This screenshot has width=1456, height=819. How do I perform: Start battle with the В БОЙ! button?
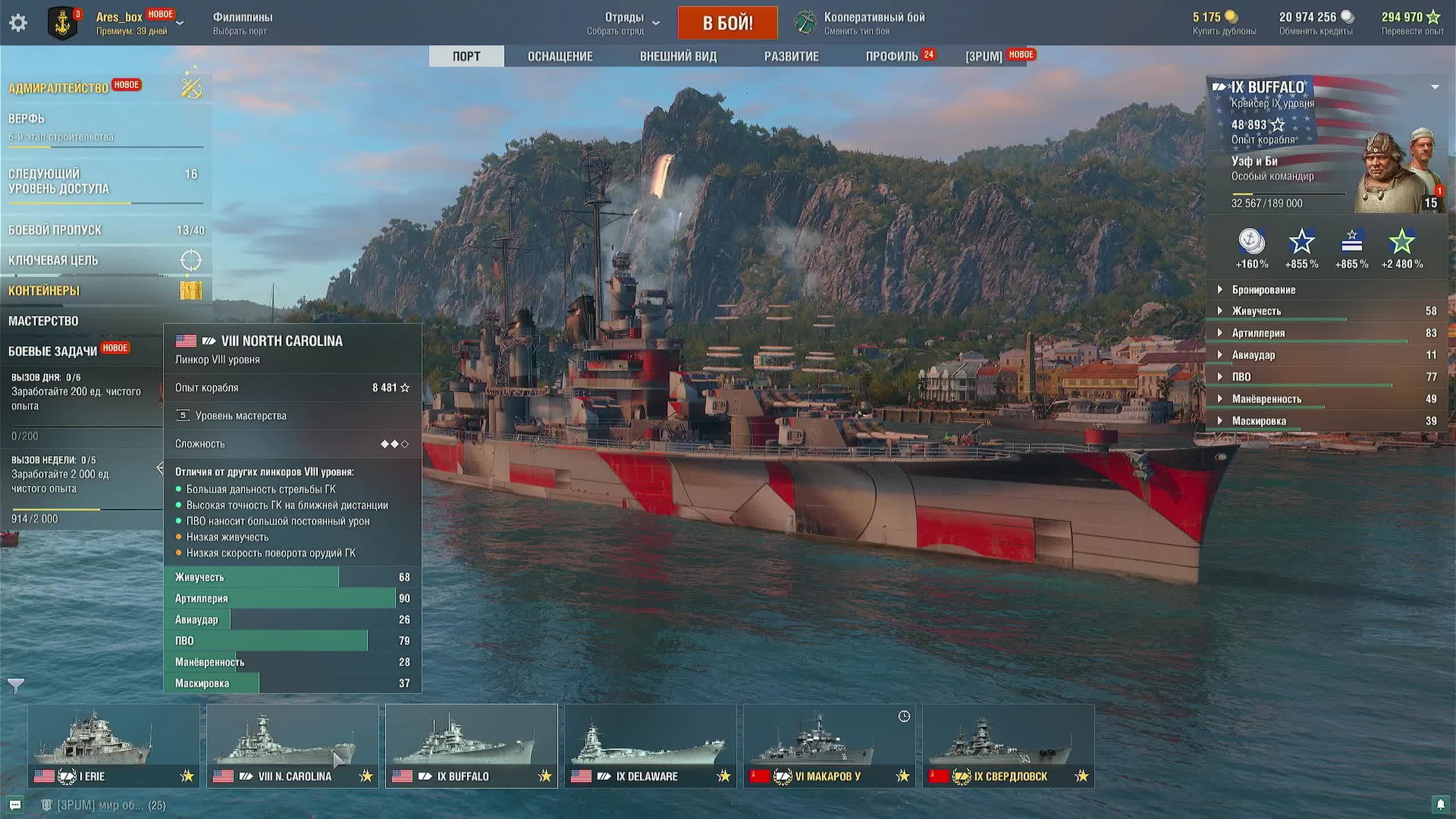pos(727,23)
